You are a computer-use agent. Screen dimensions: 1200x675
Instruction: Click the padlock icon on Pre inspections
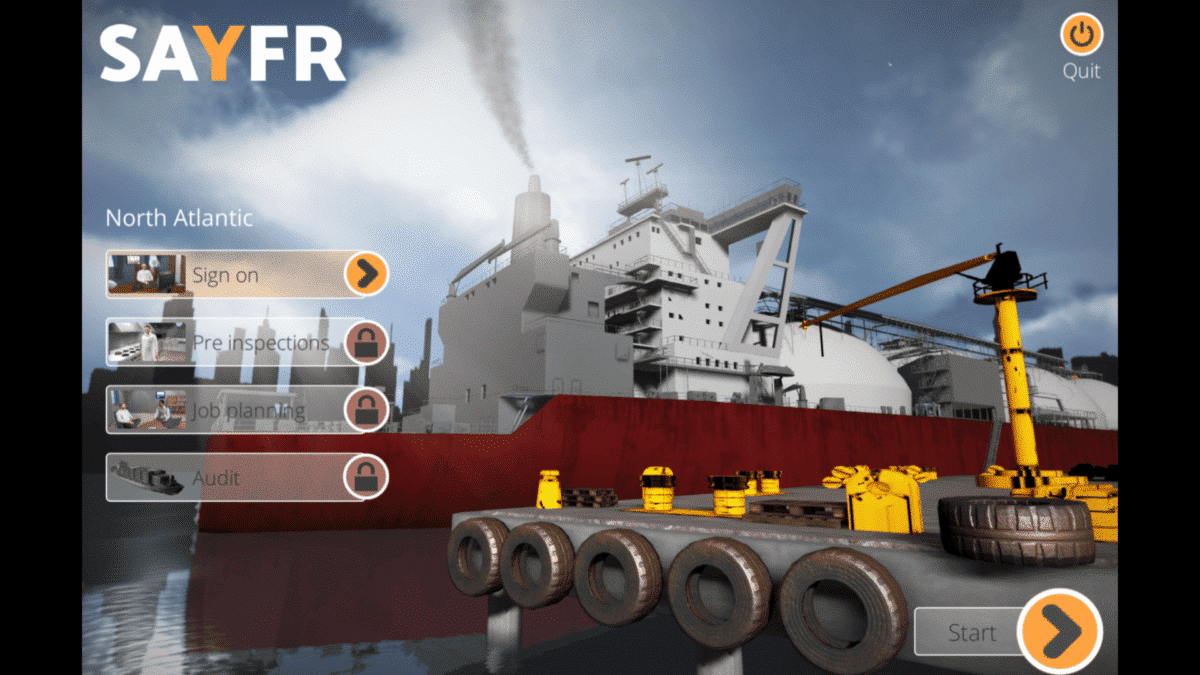366,343
